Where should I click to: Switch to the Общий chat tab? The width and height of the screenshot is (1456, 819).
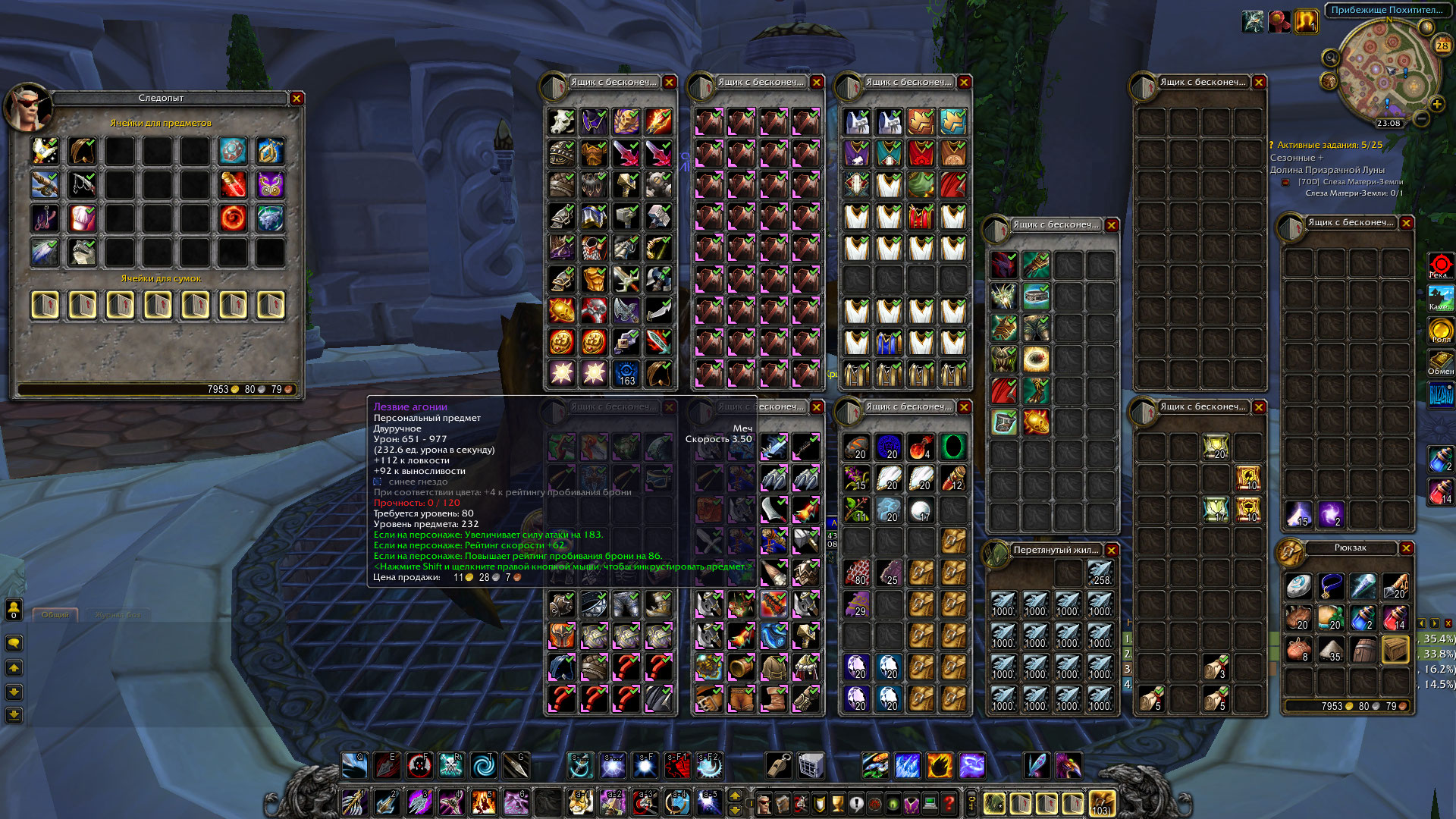55,614
